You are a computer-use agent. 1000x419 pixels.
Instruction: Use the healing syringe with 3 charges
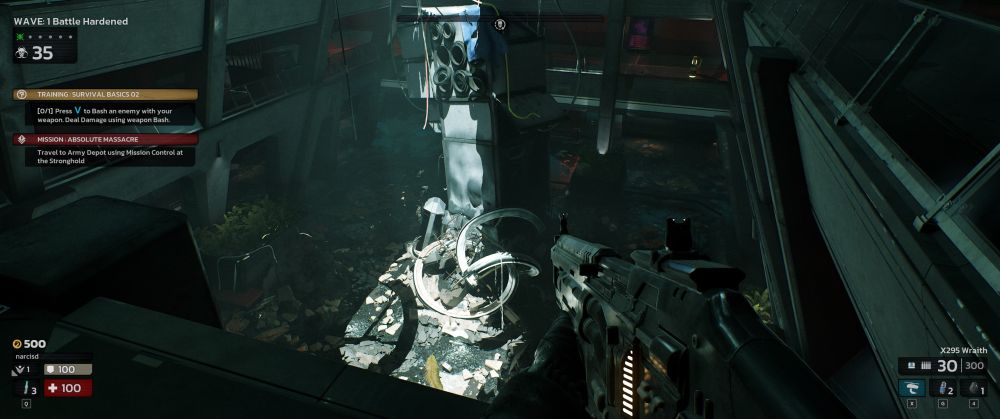click(25, 388)
